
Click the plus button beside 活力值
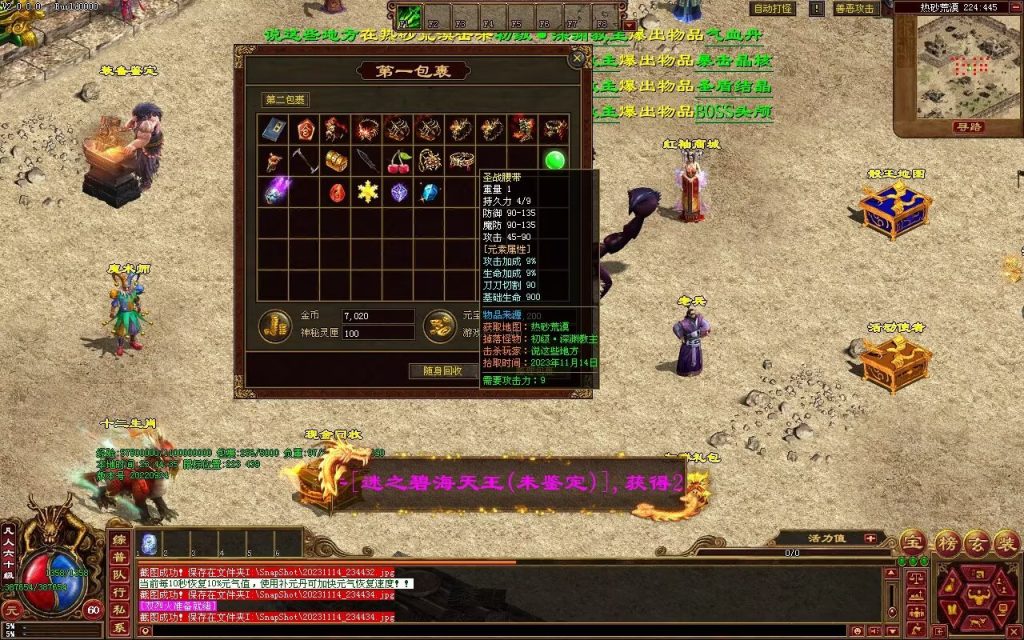pyautogui.click(x=870, y=538)
